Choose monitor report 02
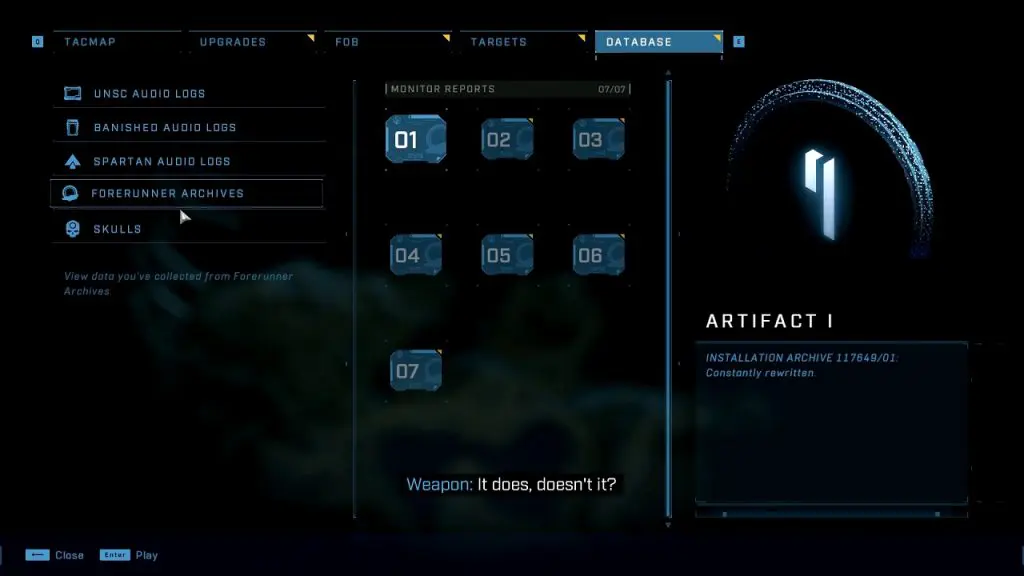This screenshot has width=1024, height=576. pos(507,139)
